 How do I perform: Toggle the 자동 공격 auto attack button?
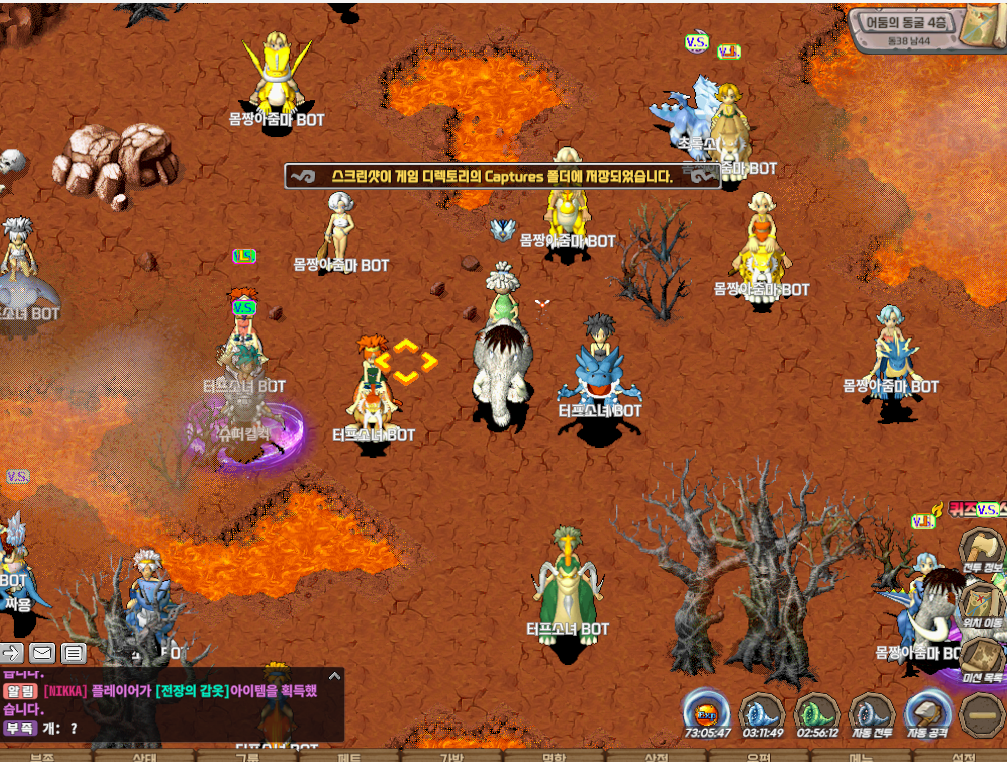927,713
